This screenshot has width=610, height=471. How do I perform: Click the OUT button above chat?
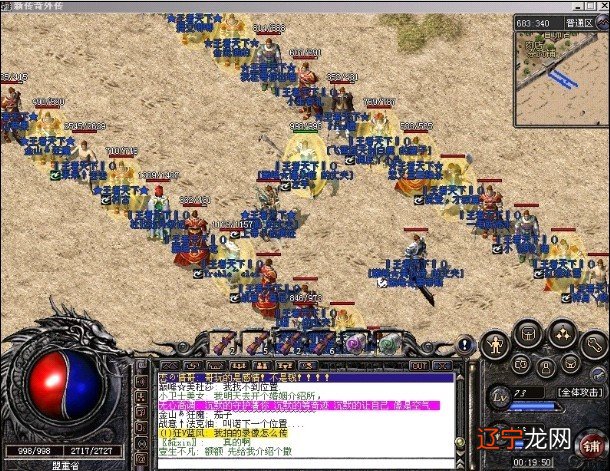point(418,366)
